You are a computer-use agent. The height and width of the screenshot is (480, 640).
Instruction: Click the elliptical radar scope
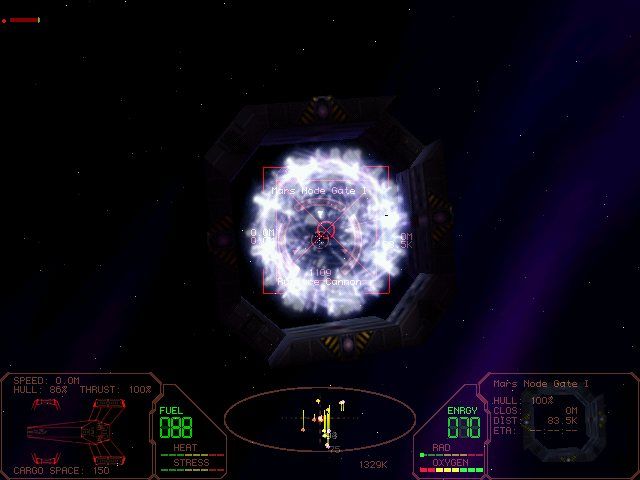[319, 418]
